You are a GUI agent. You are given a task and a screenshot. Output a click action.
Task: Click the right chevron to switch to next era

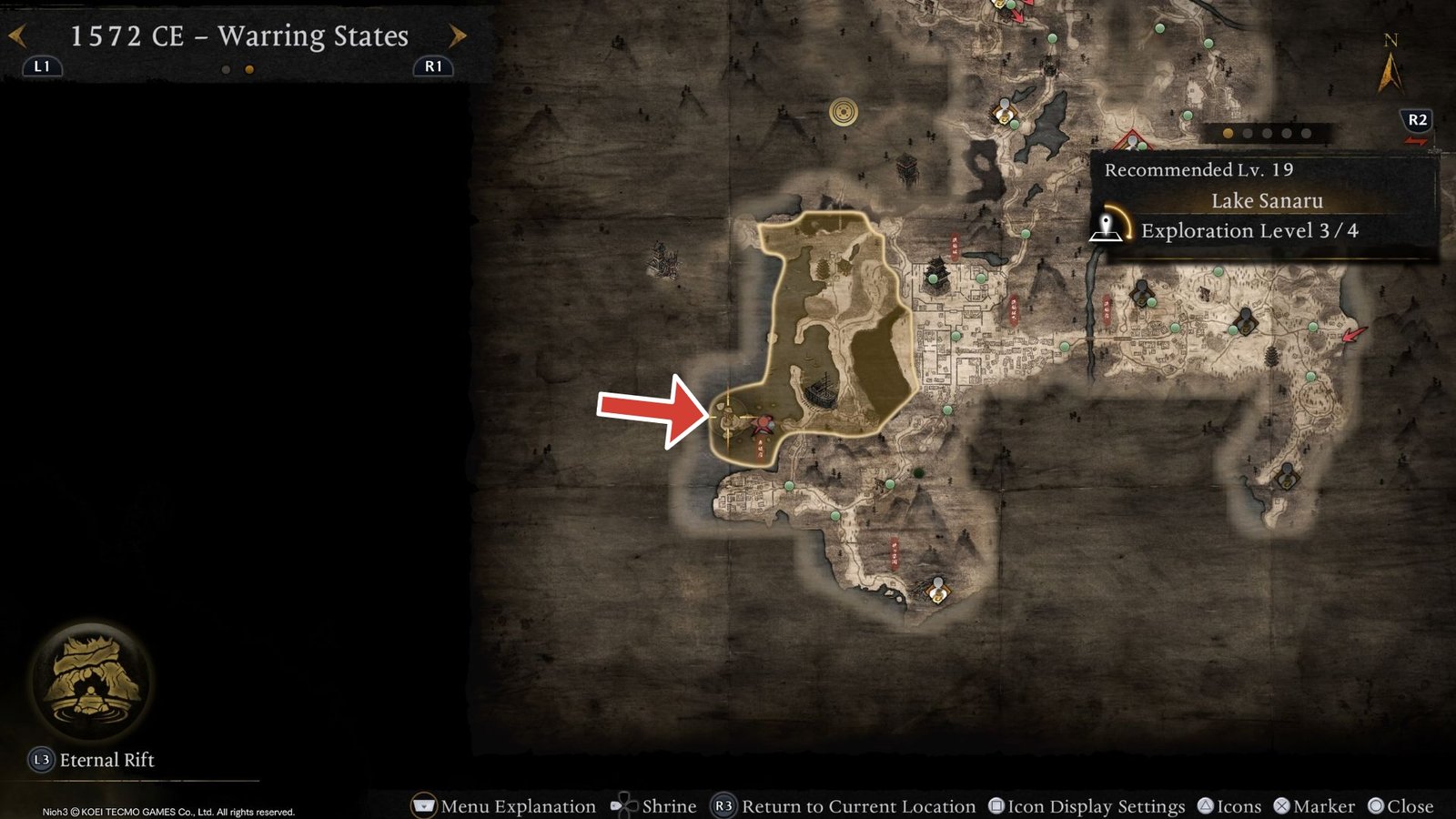pos(455,35)
